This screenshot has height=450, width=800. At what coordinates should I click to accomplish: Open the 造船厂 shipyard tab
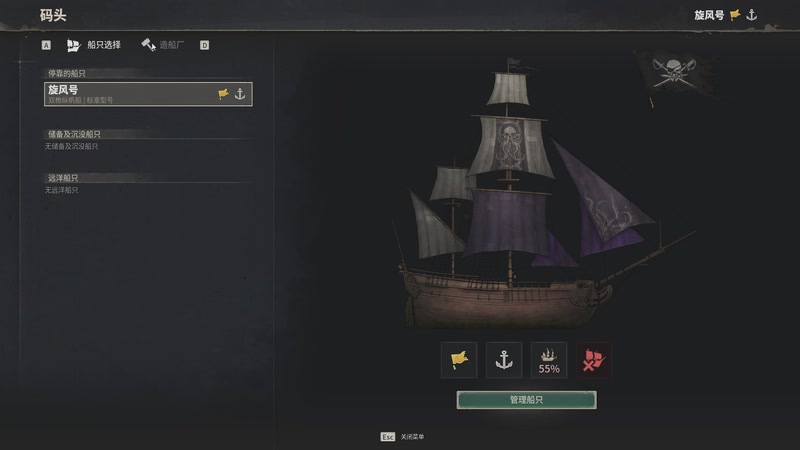coord(165,45)
